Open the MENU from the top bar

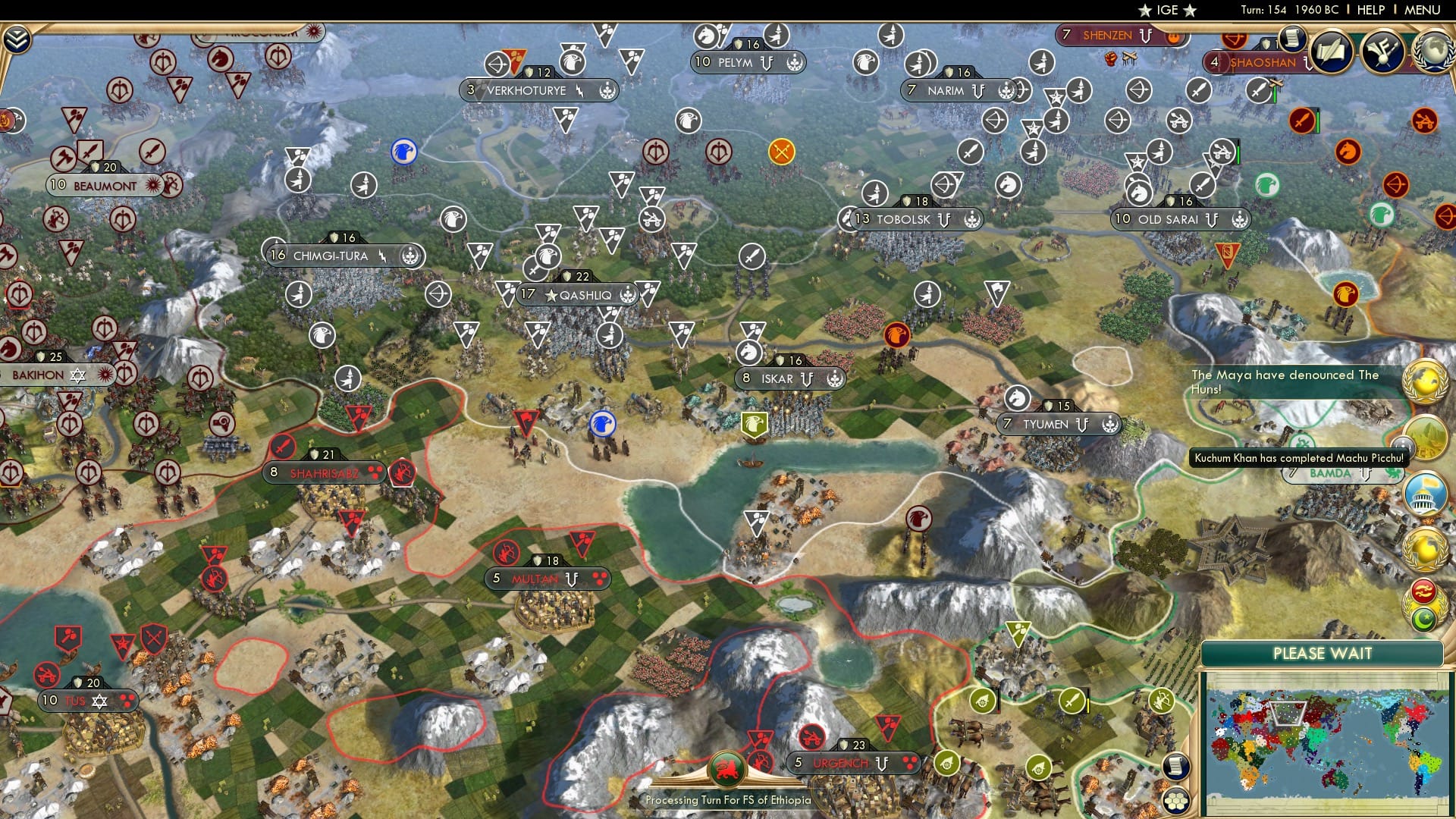click(1424, 10)
